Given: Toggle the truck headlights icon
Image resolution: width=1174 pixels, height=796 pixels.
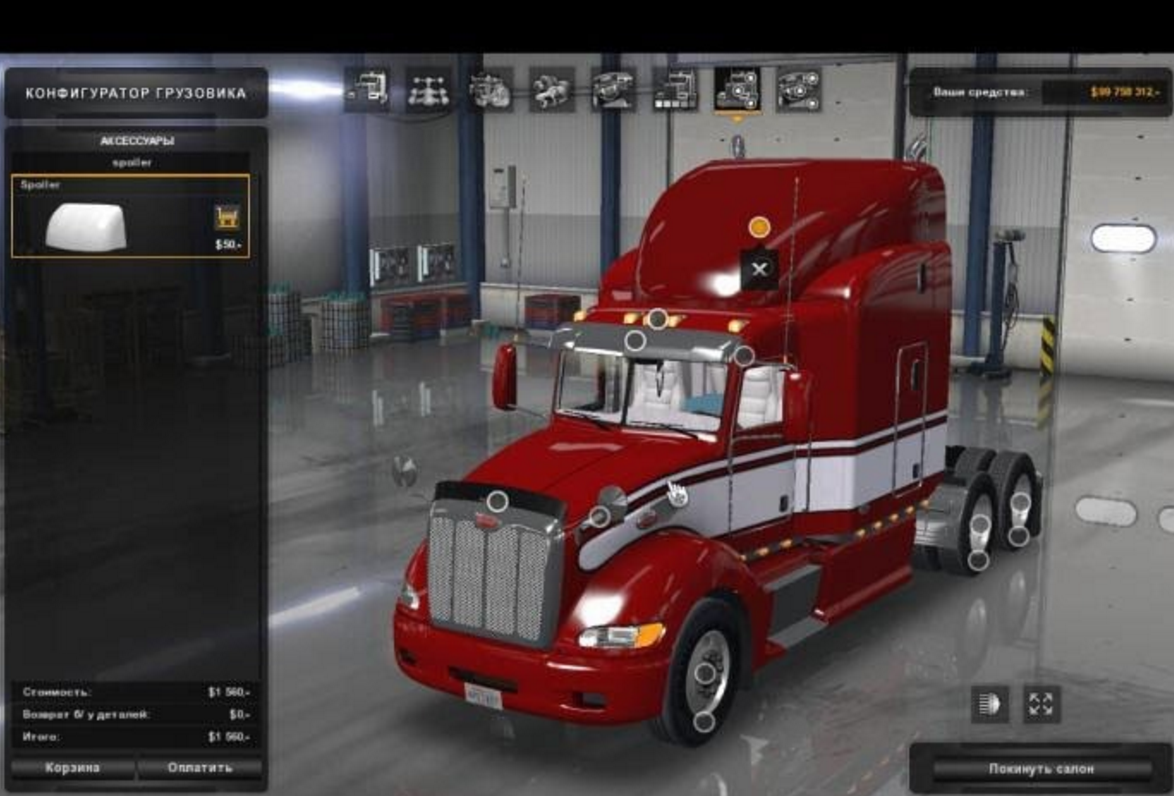Looking at the screenshot, I should [989, 704].
